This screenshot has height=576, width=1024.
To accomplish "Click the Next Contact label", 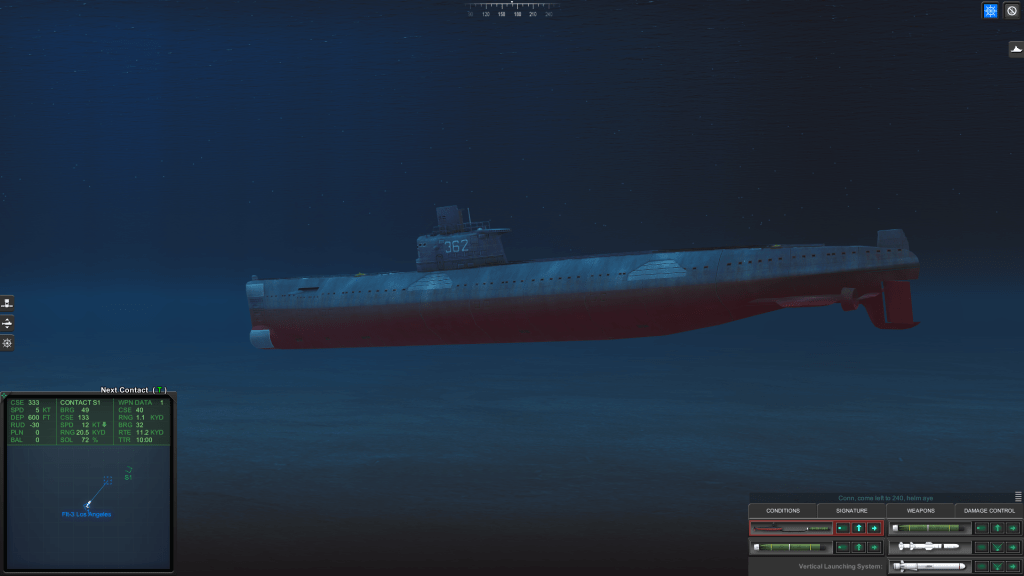I will pyautogui.click(x=125, y=390).
